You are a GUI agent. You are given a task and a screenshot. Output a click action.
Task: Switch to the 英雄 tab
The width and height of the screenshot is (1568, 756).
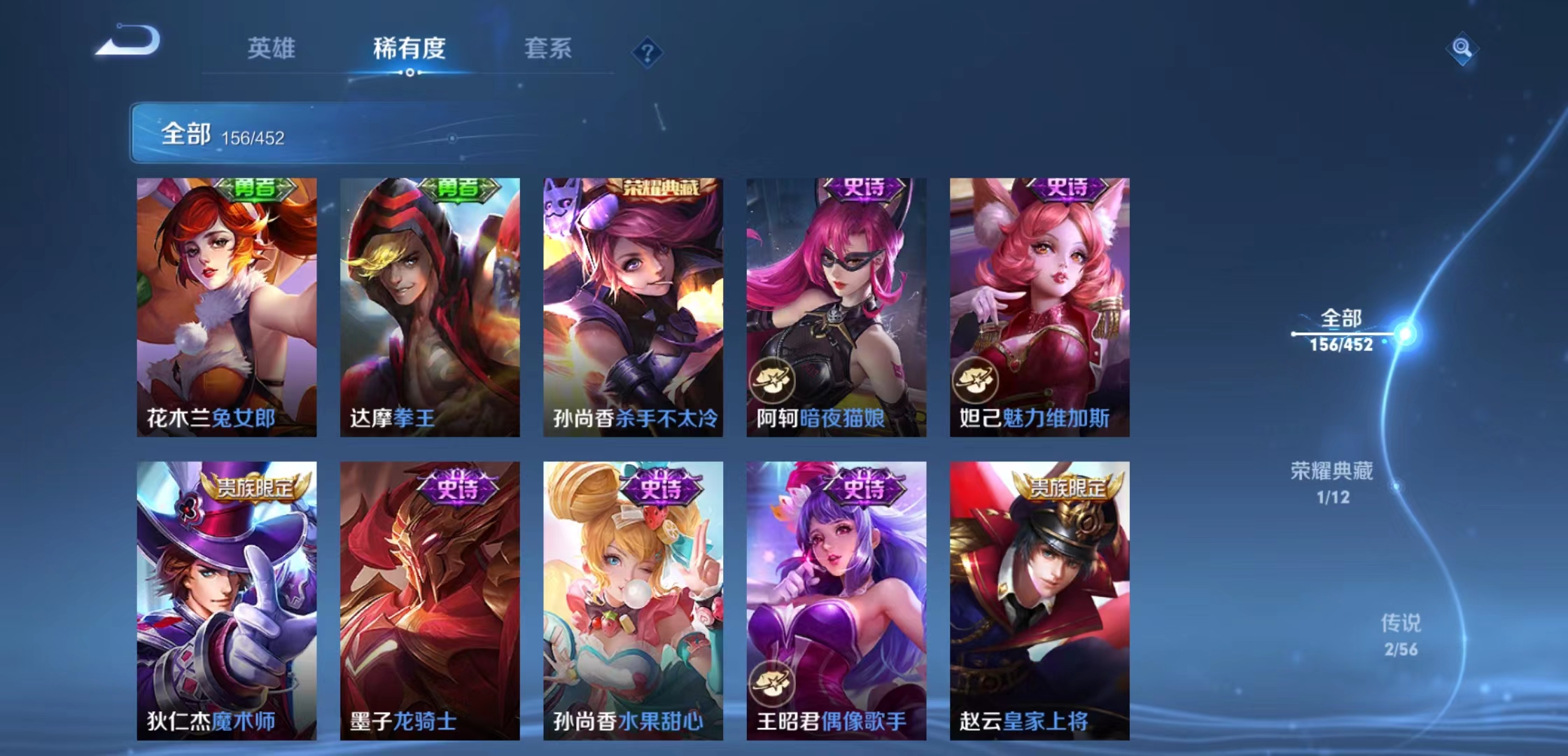[x=273, y=49]
